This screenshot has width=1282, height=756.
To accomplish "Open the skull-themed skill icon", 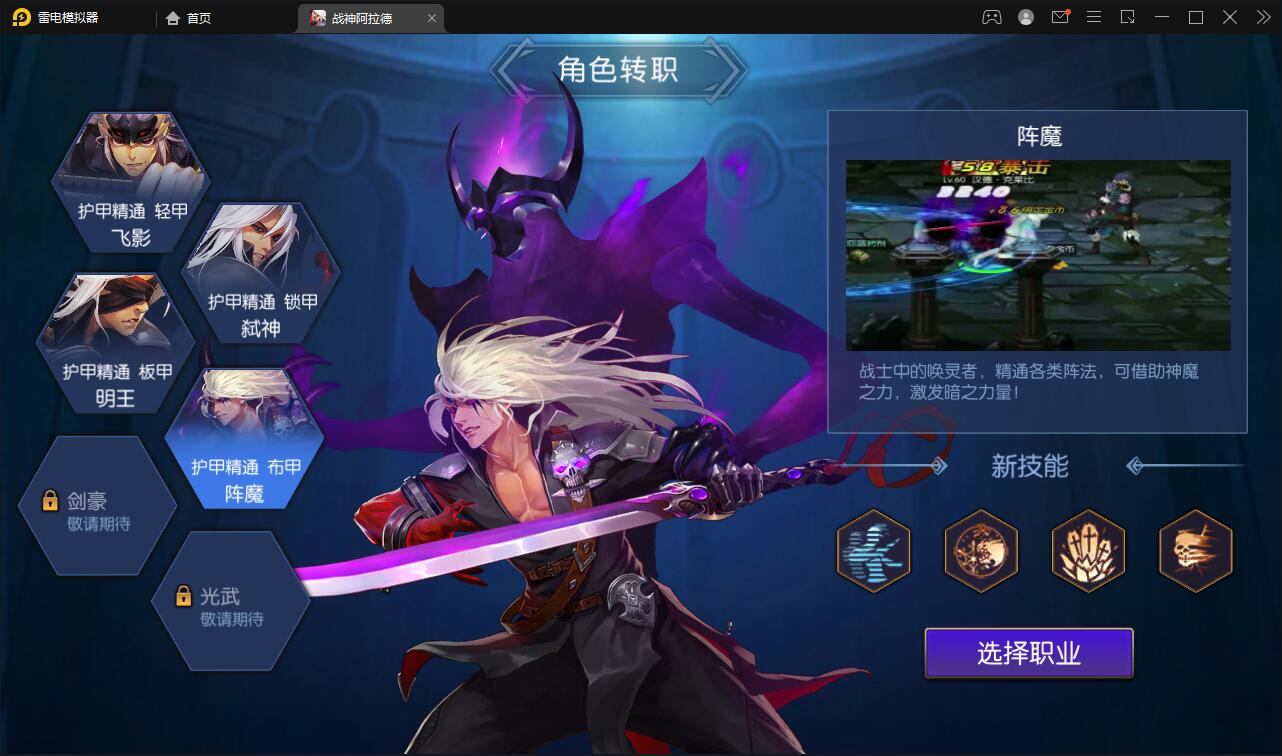I will click(1196, 551).
